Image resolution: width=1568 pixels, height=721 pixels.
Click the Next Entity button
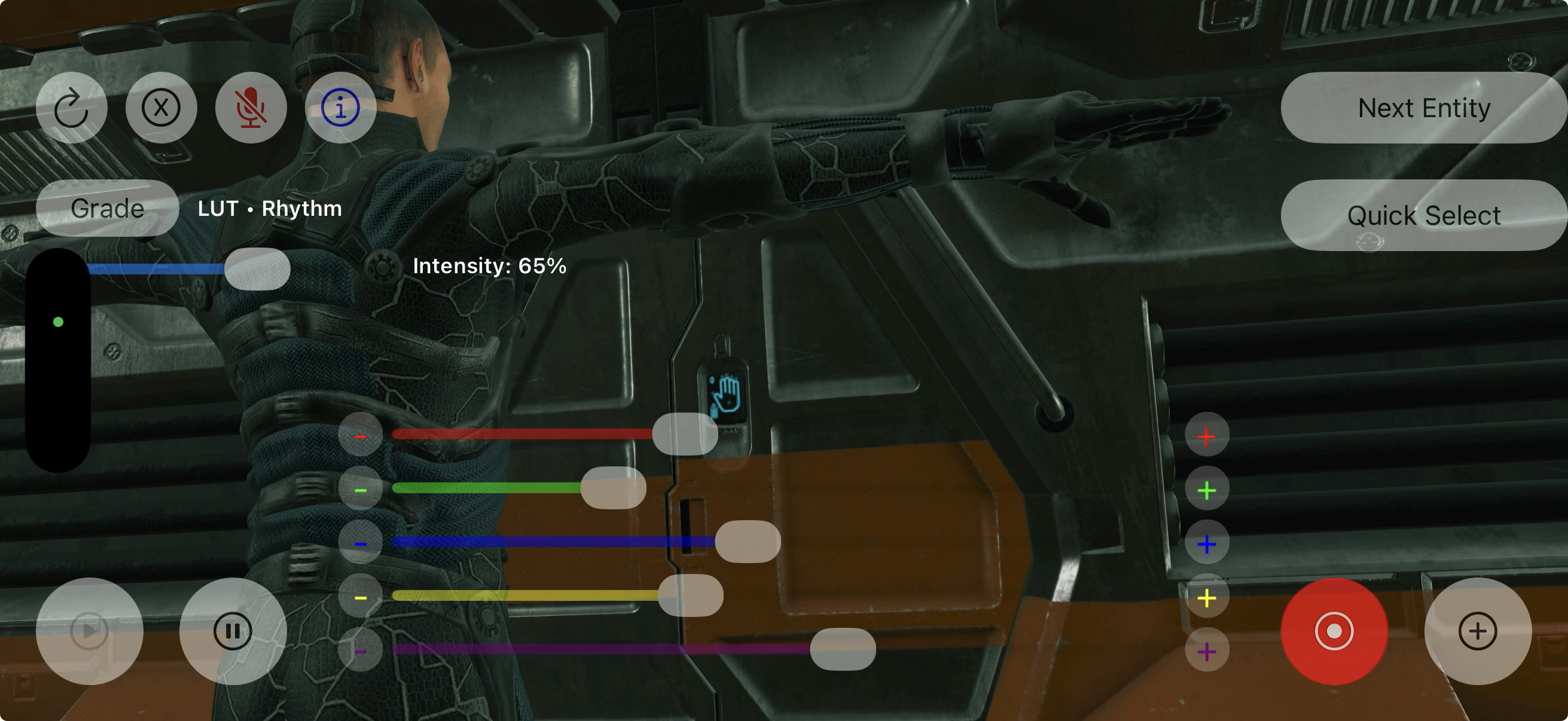(x=1423, y=108)
